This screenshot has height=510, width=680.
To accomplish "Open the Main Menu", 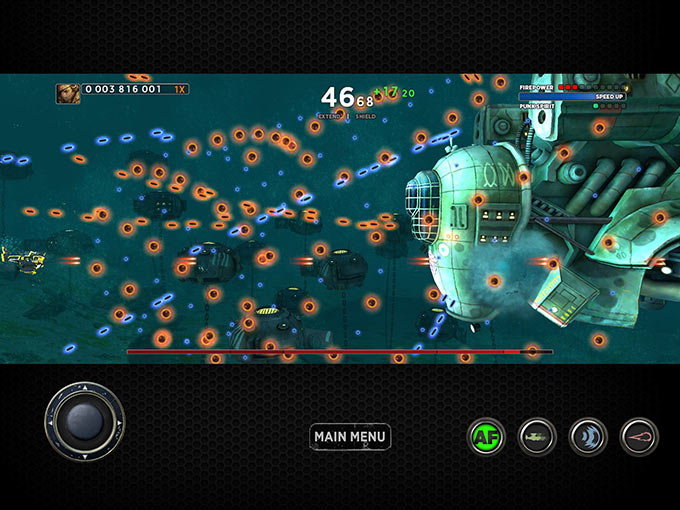I will click(350, 436).
